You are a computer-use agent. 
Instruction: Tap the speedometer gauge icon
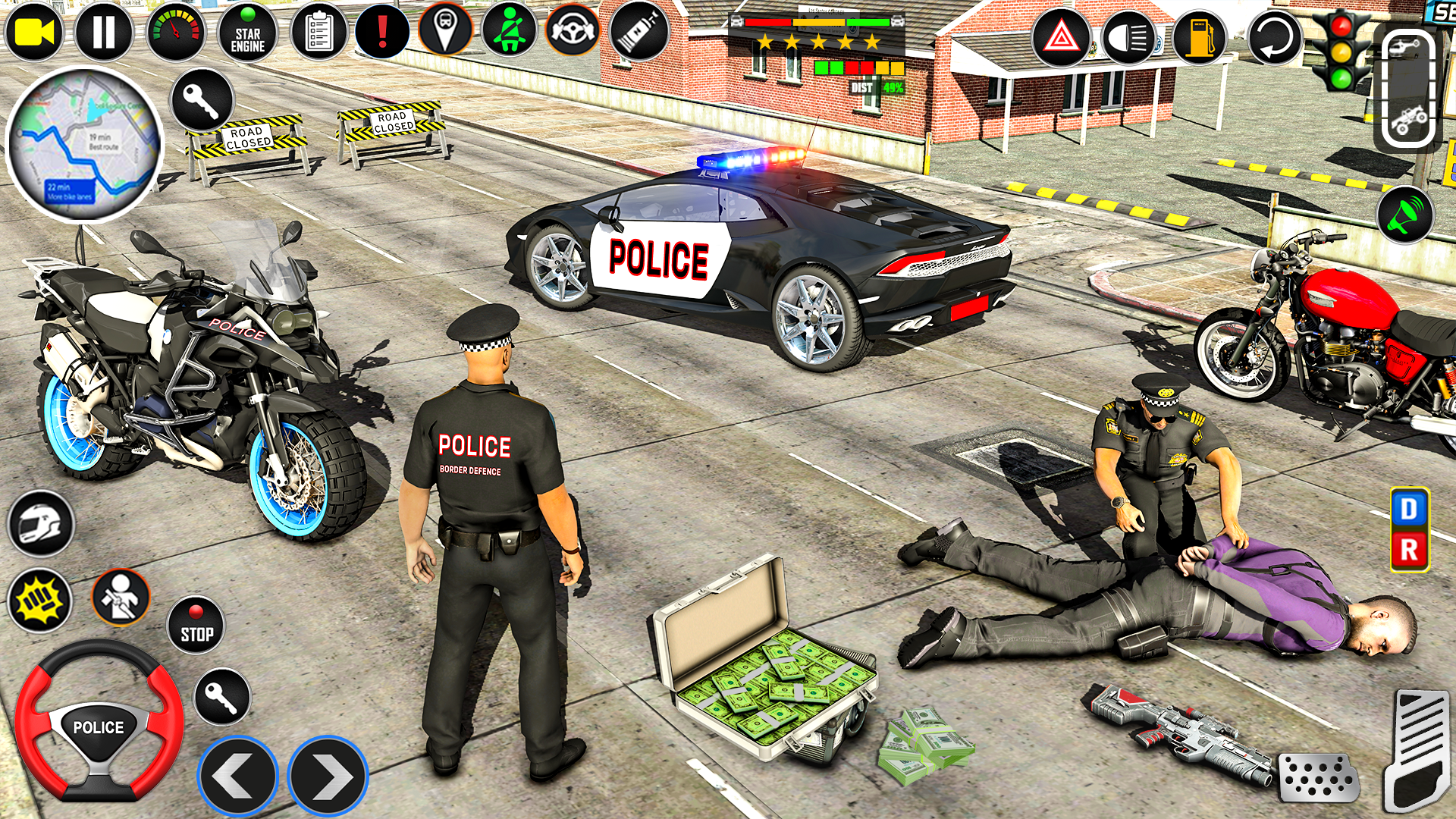pos(176,32)
